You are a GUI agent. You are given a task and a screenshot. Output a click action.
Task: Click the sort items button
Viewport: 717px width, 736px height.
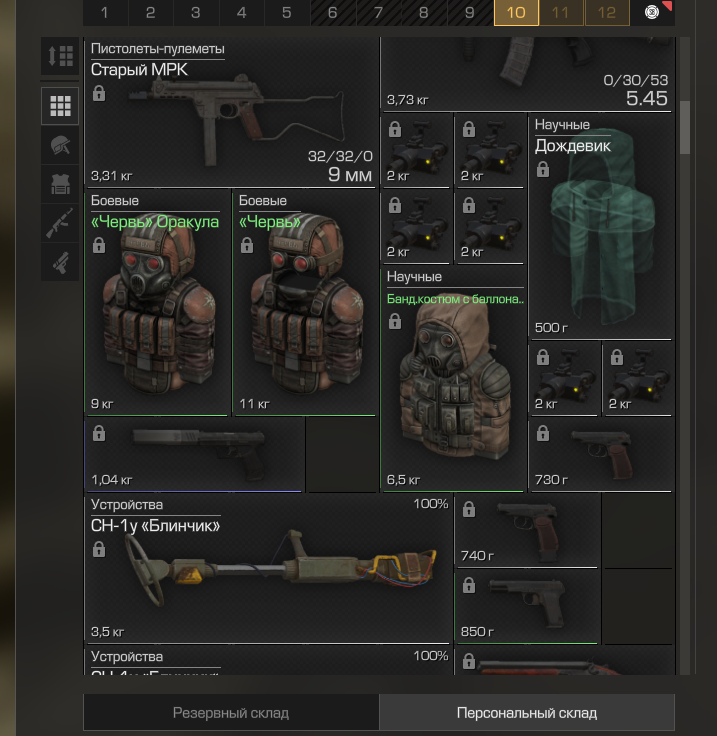[x=60, y=56]
